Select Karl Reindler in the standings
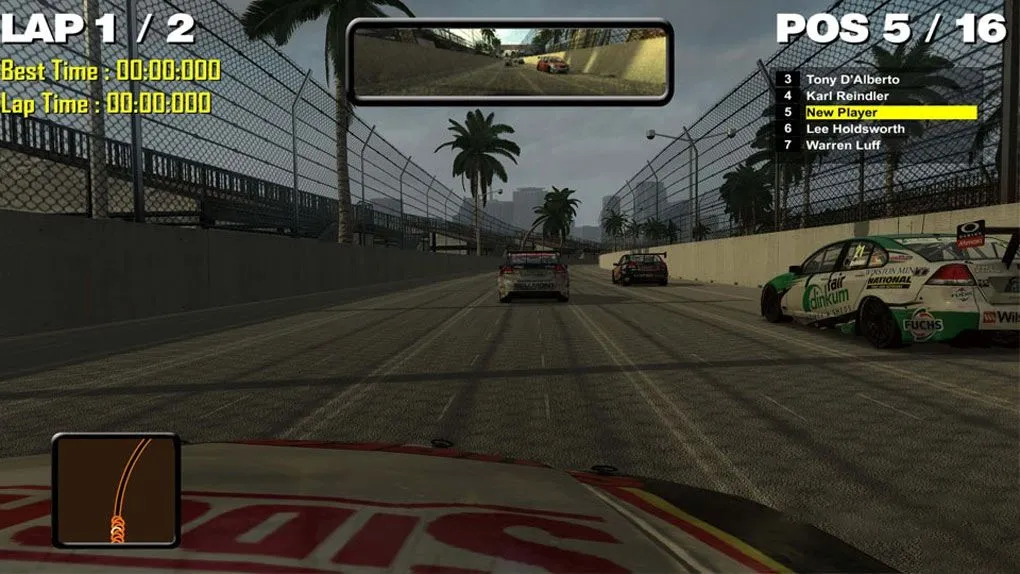 [x=847, y=96]
